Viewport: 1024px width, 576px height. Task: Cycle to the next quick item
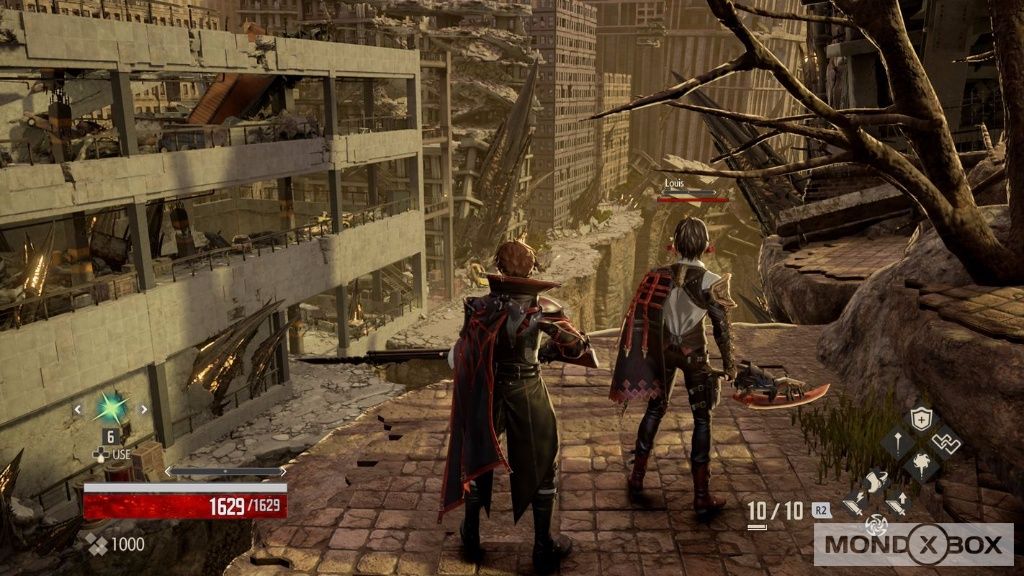[x=143, y=409]
